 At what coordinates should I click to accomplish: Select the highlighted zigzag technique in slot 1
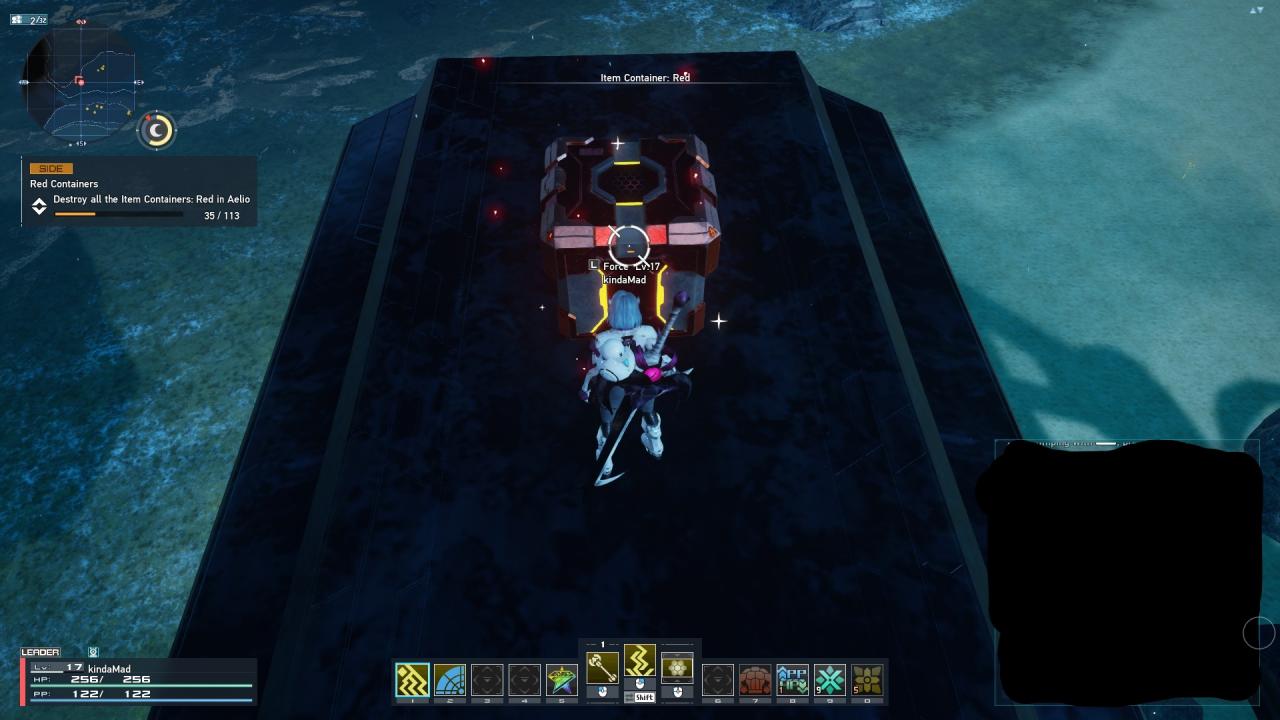coord(412,680)
